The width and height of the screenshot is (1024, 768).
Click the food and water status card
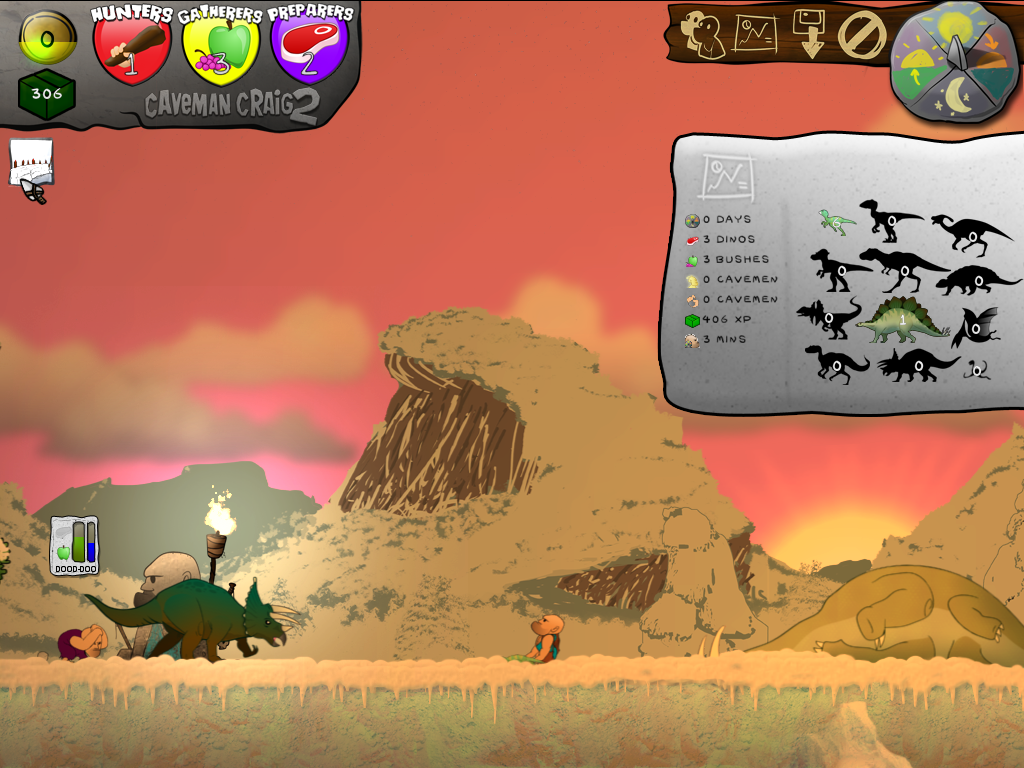75,546
